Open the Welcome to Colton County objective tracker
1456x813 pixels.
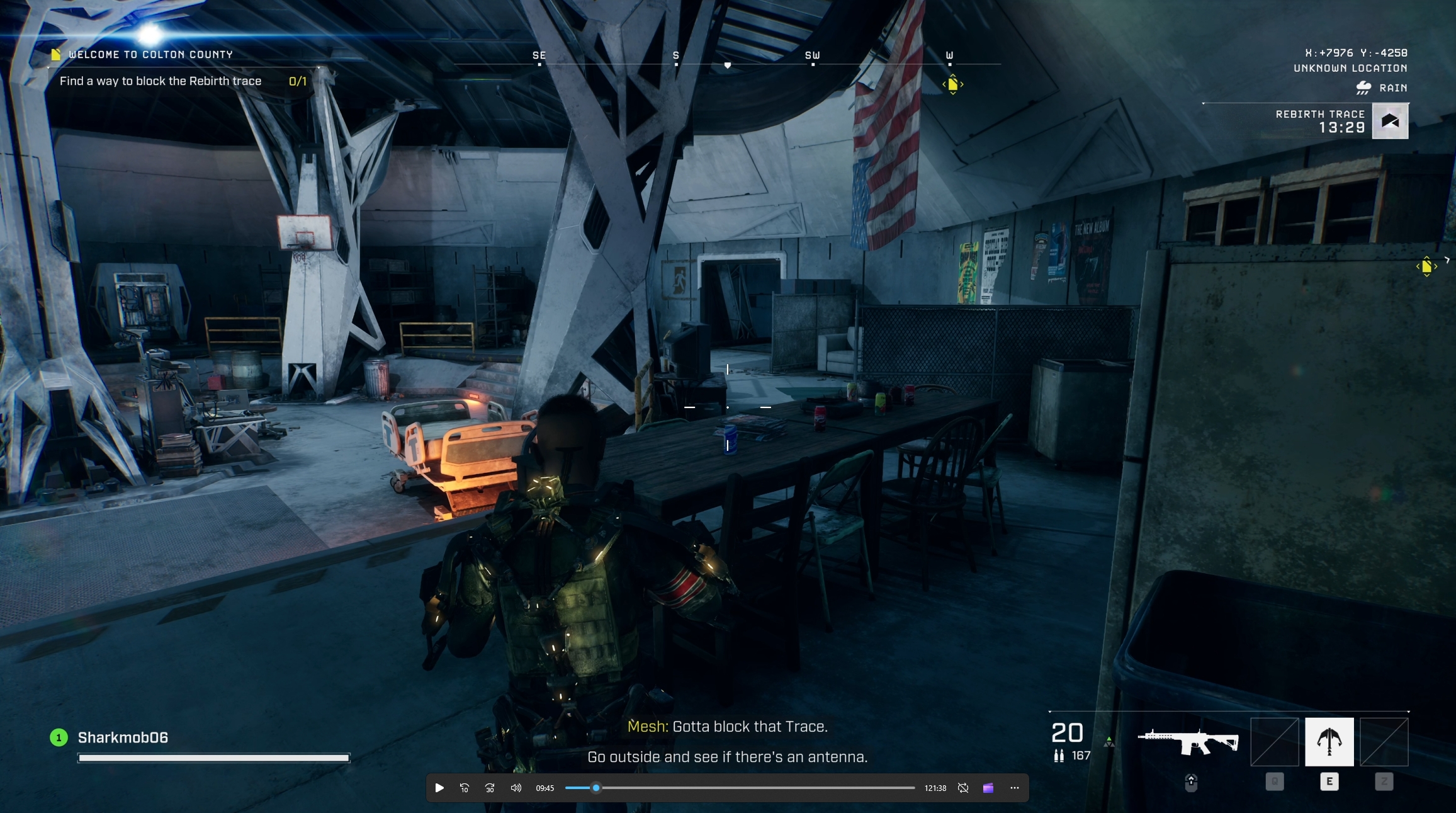pos(150,55)
